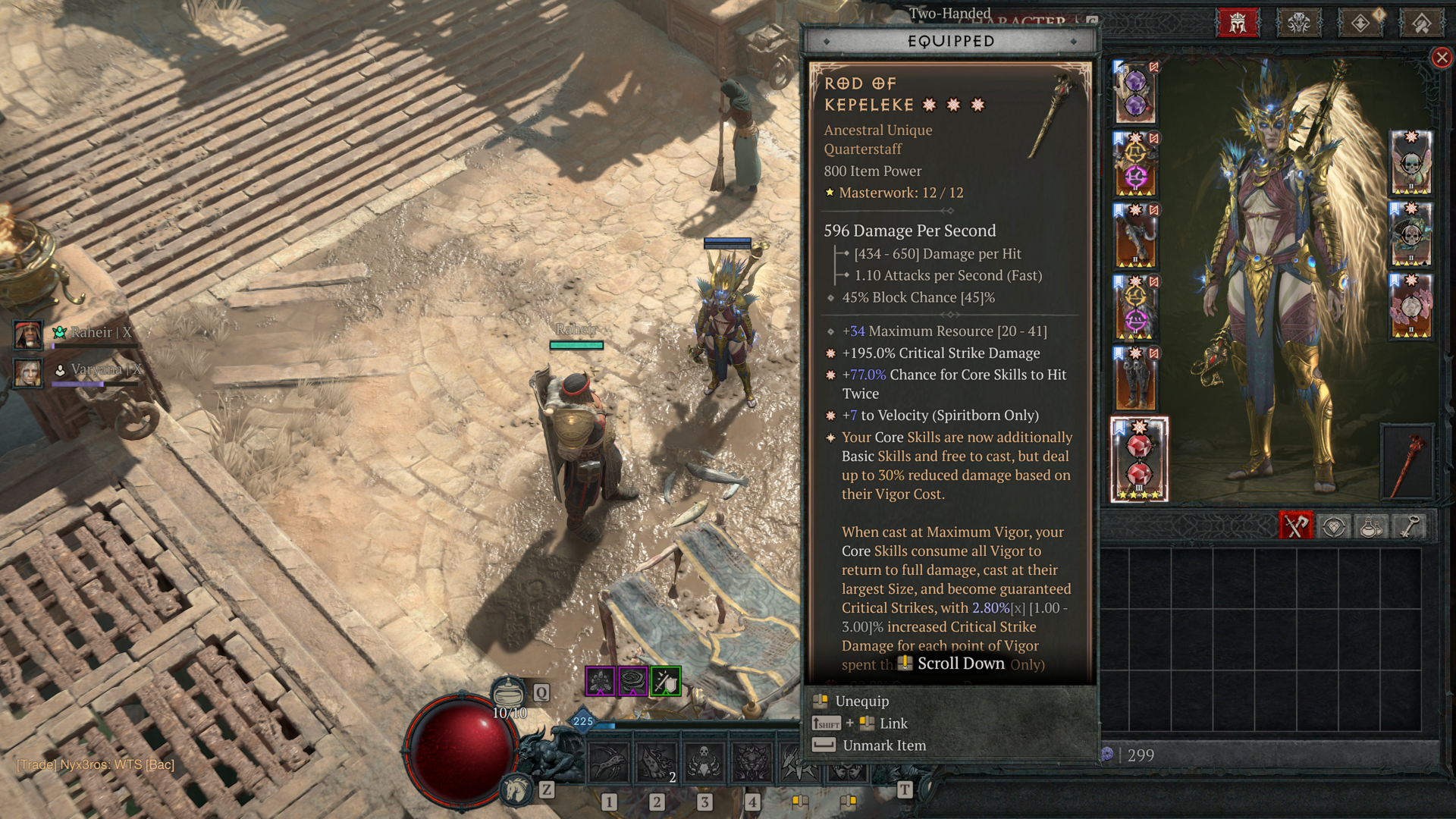This screenshot has height=819, width=1456.
Task: Click the Trade chat message from Nyx3ros
Action: point(96,764)
